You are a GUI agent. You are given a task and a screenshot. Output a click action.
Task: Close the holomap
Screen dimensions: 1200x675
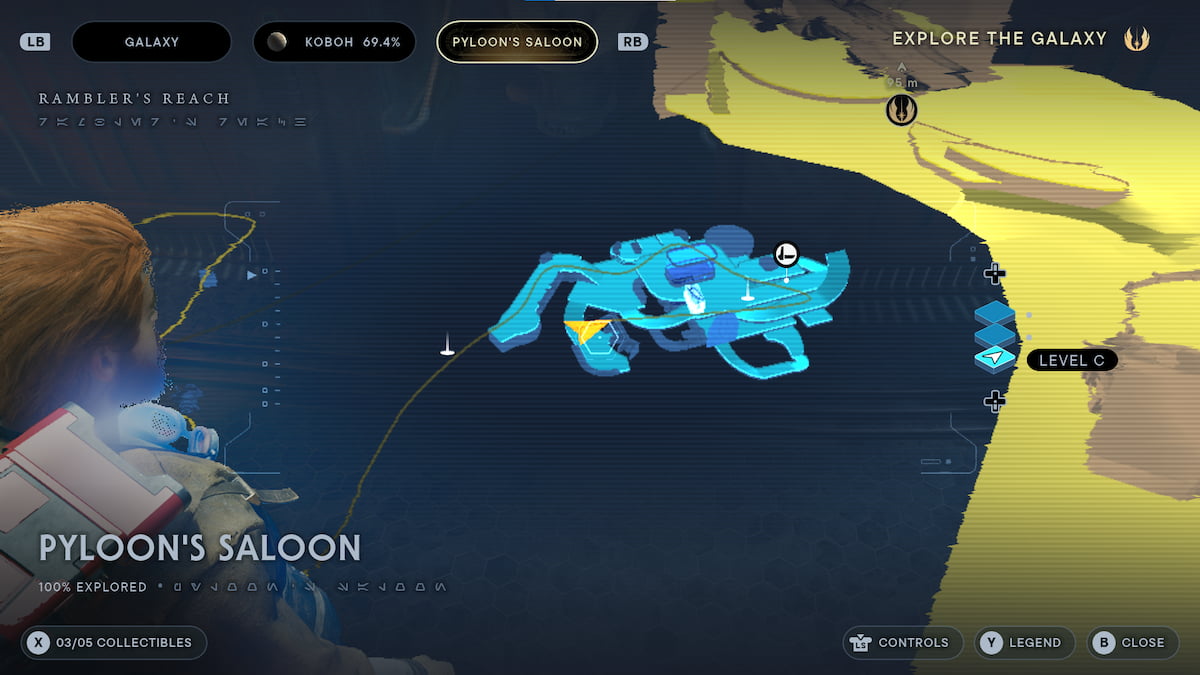click(x=1131, y=642)
